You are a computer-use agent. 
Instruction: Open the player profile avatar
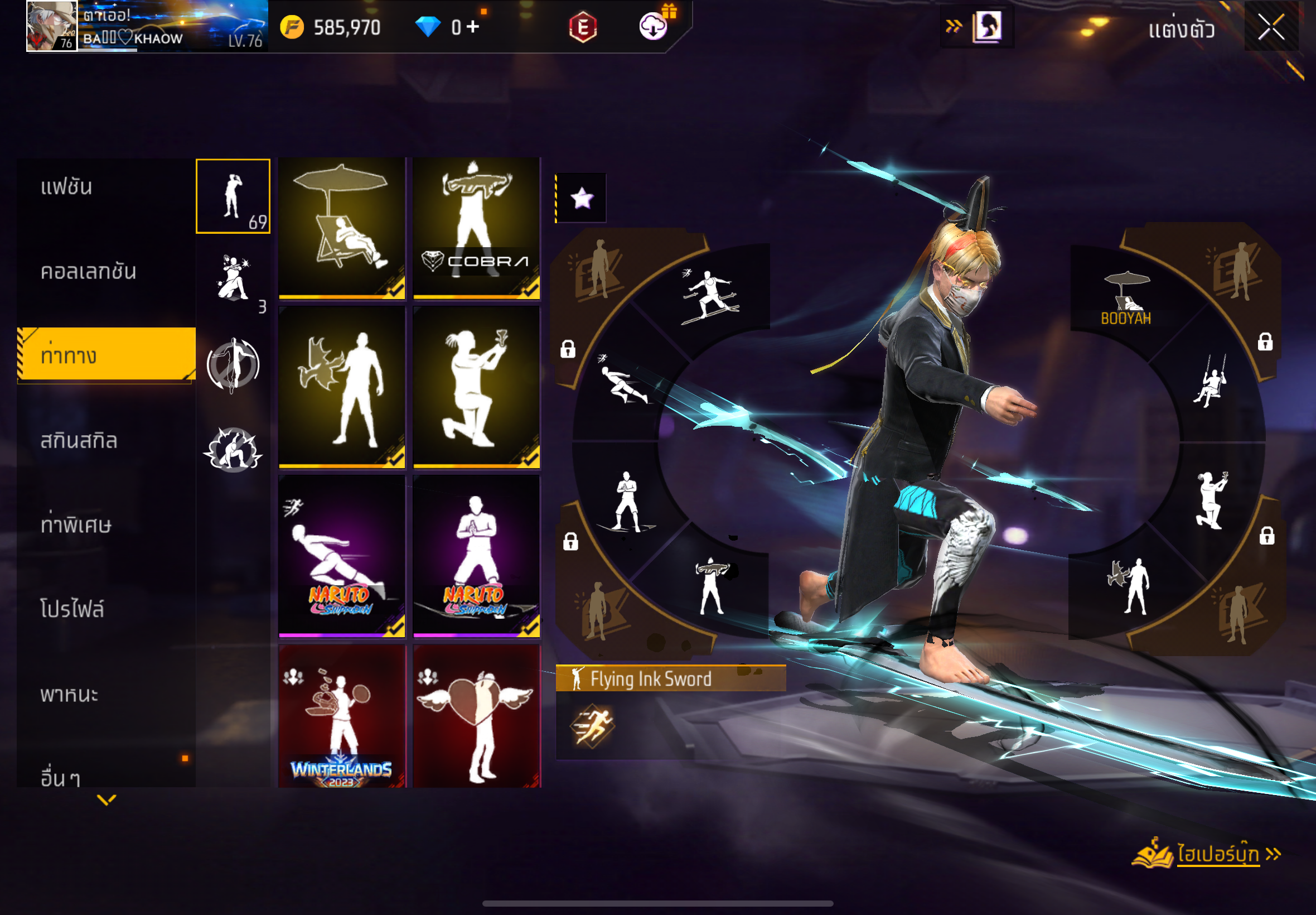[51, 26]
